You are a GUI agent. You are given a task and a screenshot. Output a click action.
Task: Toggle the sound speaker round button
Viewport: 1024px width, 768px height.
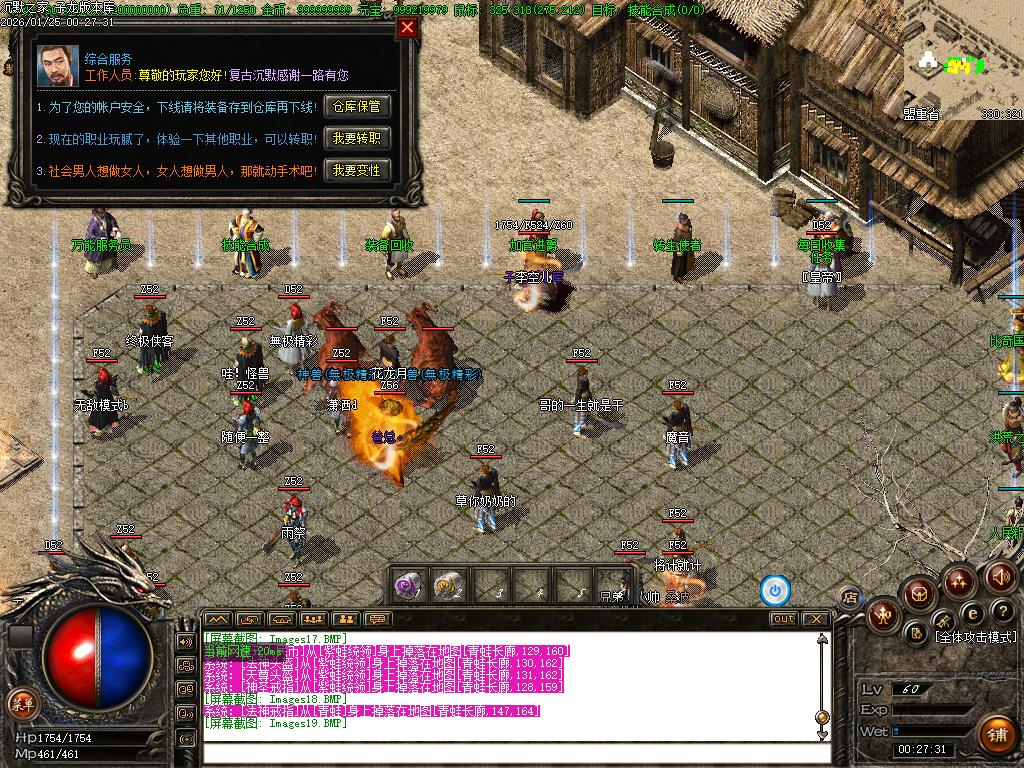click(1001, 577)
